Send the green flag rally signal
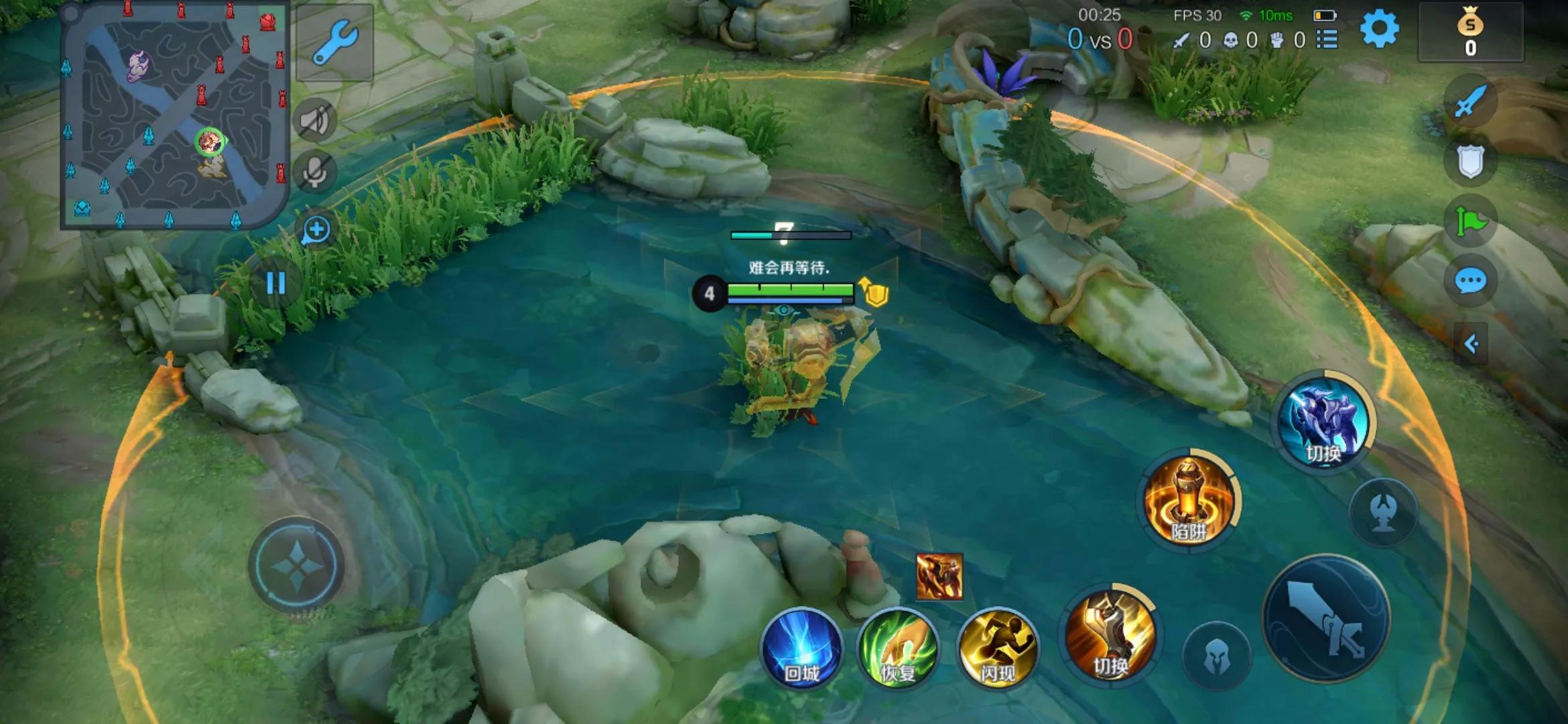 click(x=1470, y=221)
